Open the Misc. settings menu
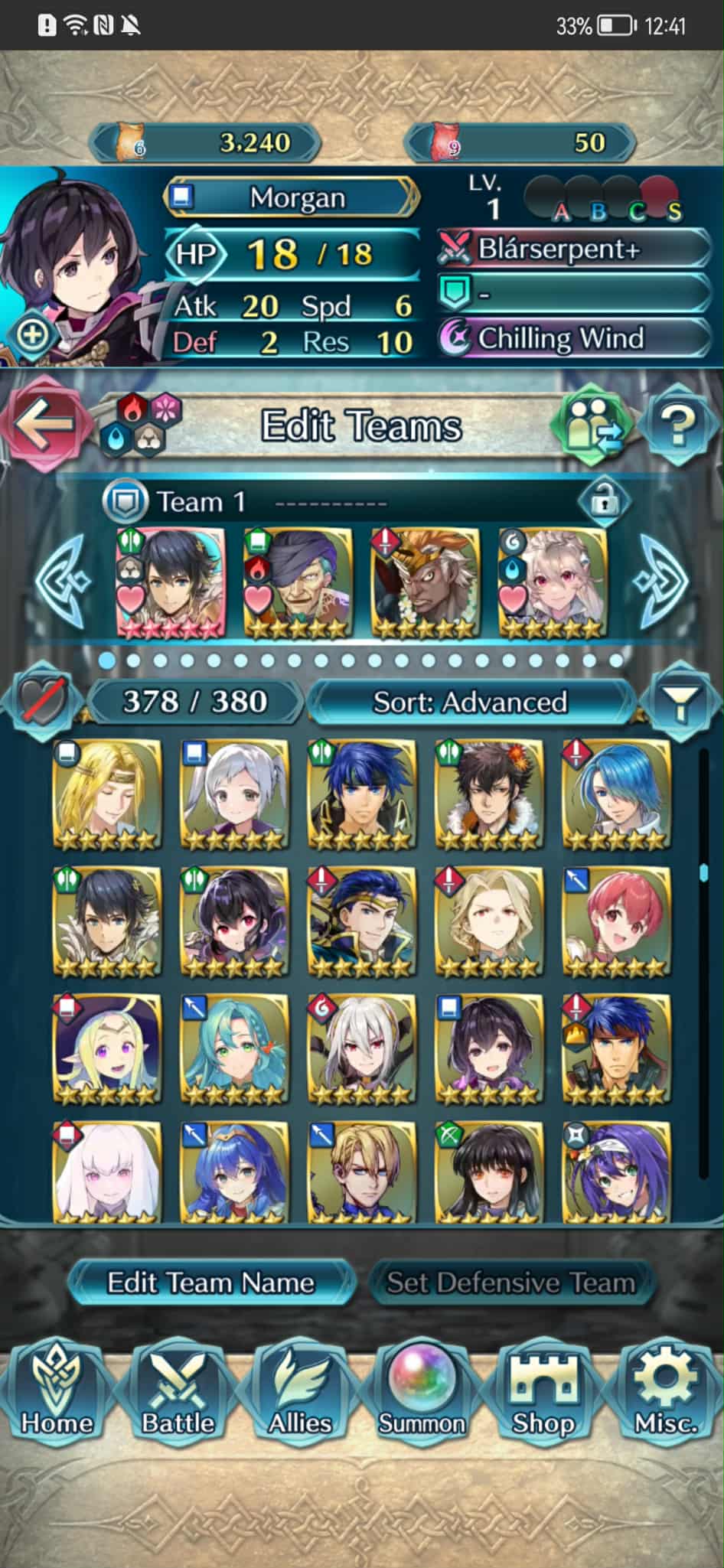 click(x=666, y=1393)
